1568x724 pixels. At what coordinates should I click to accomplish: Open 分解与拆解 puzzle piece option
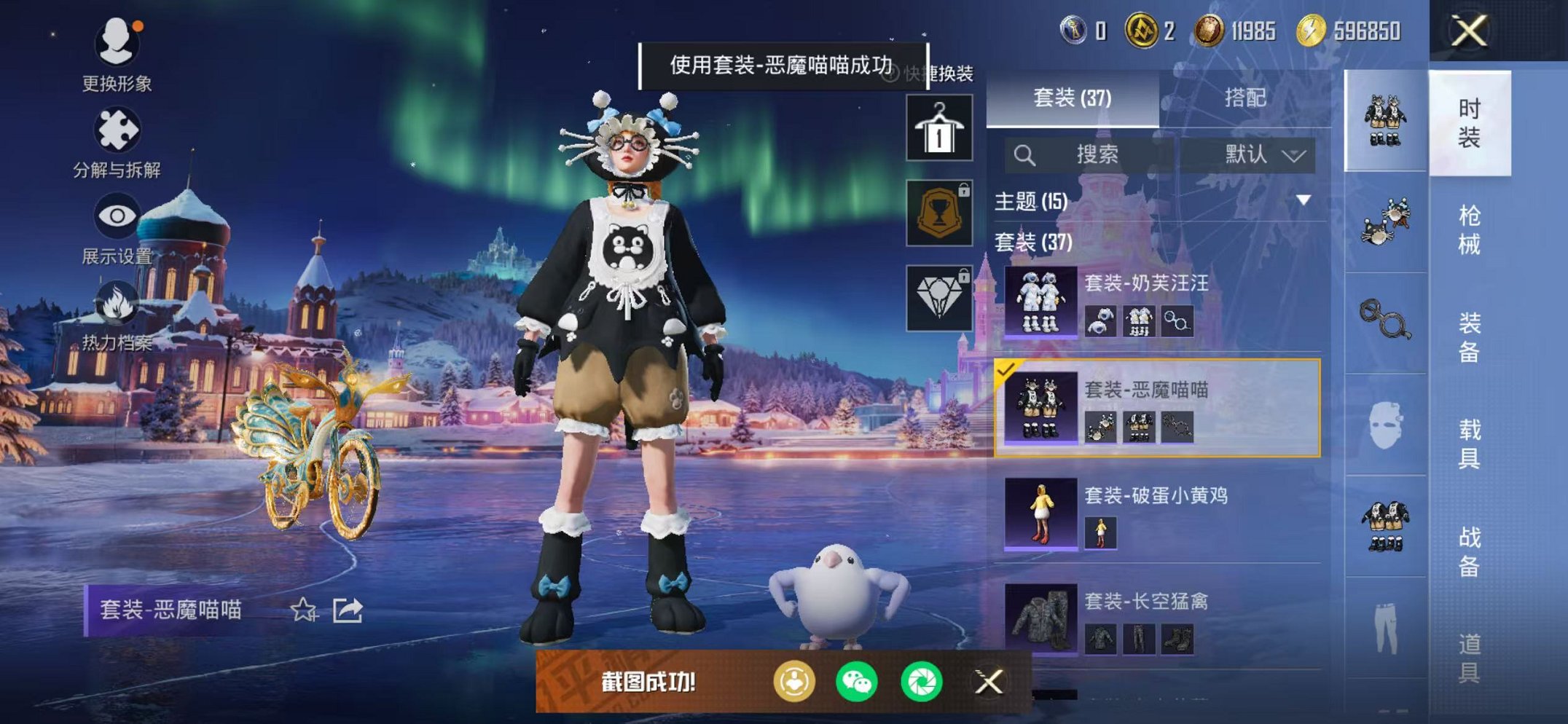coord(117,142)
